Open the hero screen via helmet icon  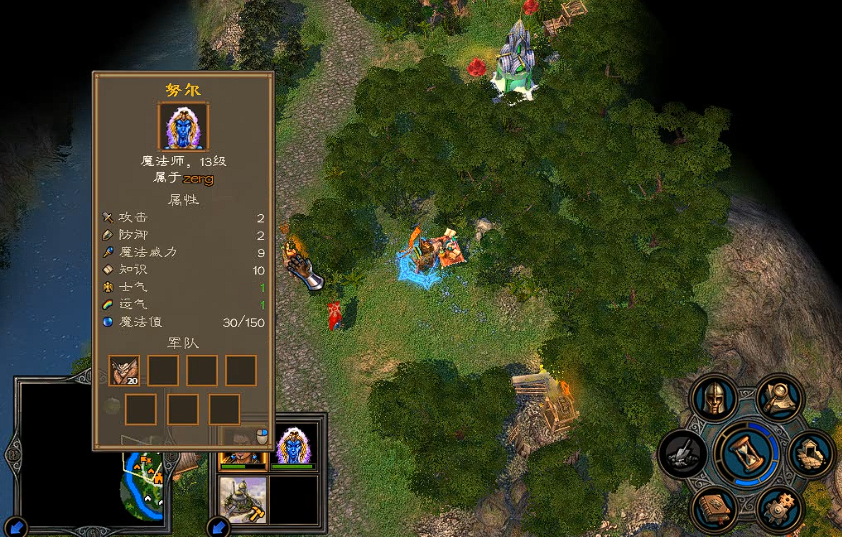click(713, 398)
